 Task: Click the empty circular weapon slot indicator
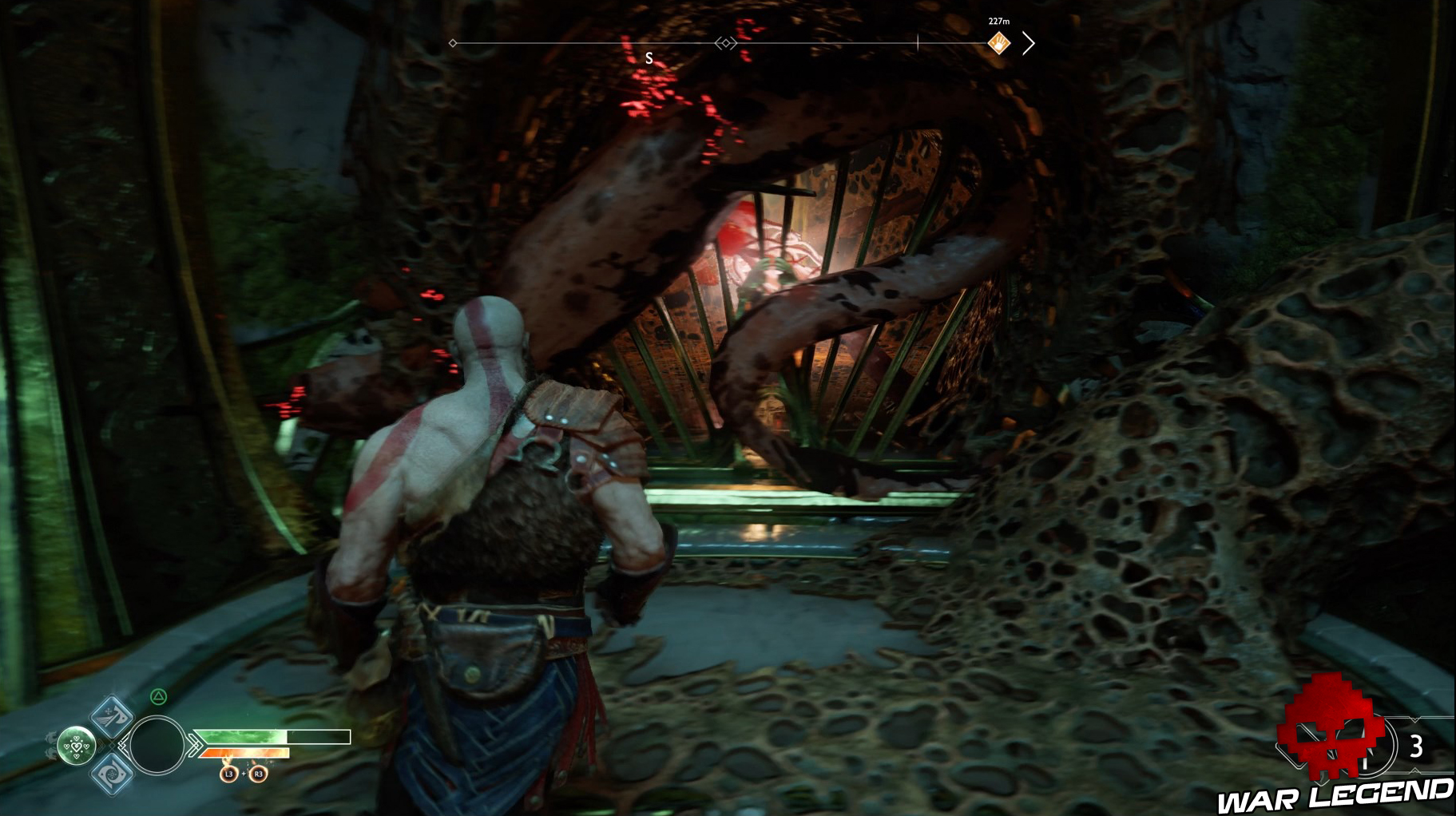point(158,744)
